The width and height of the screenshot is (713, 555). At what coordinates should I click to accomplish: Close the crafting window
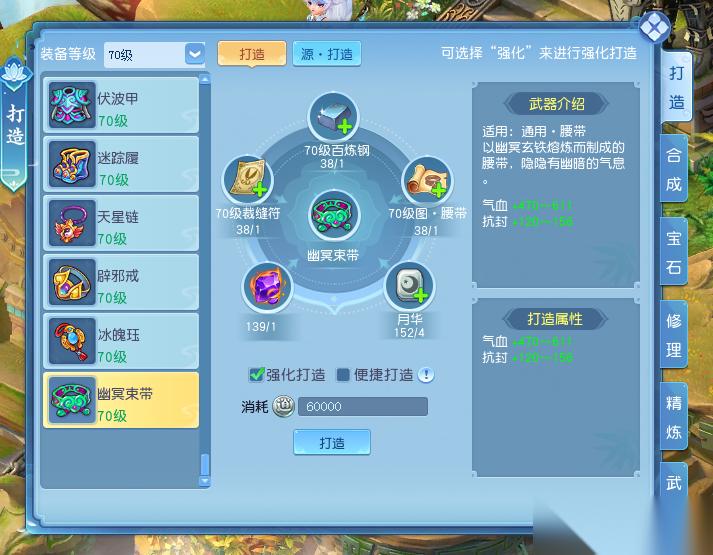tap(654, 27)
